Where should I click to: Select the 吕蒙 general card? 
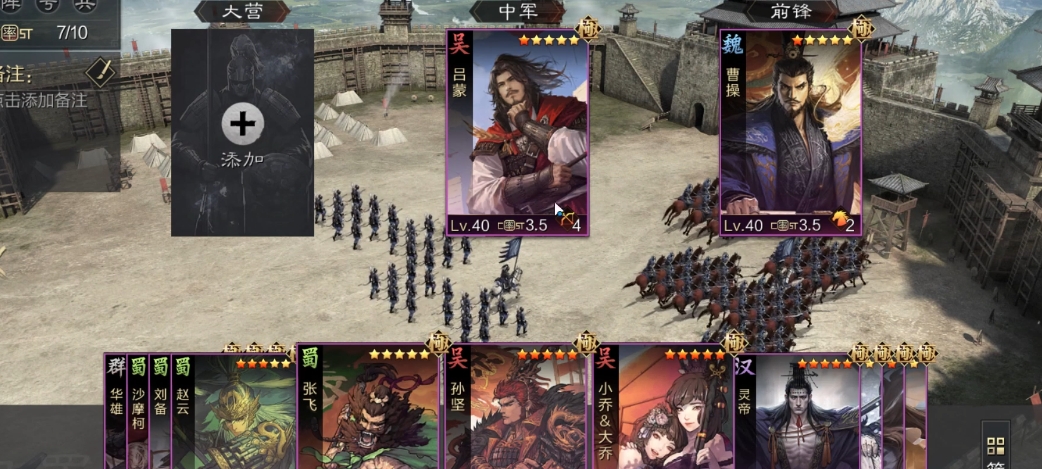pyautogui.click(x=517, y=130)
